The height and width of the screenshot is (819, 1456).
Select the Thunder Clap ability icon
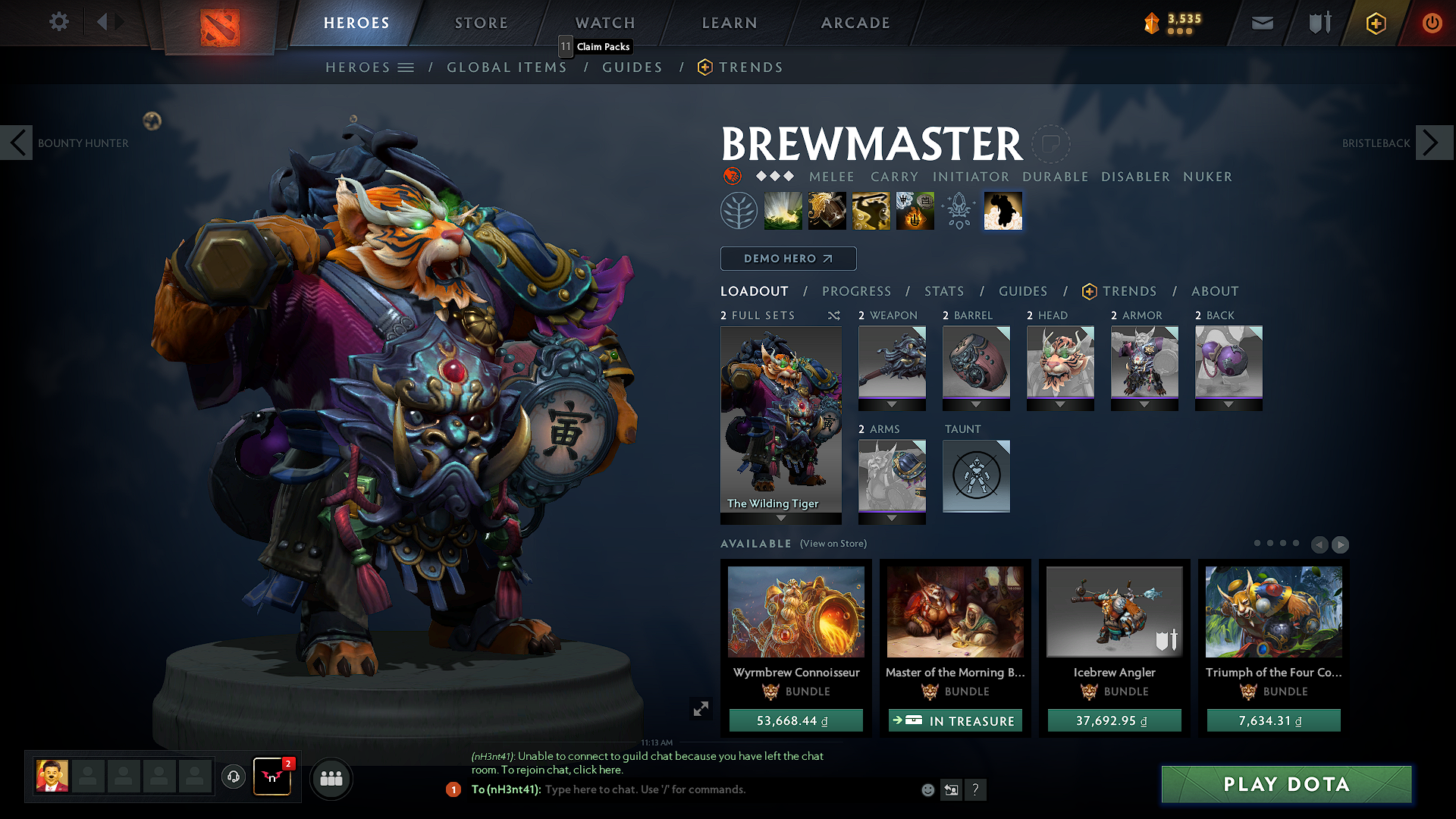pos(783,211)
